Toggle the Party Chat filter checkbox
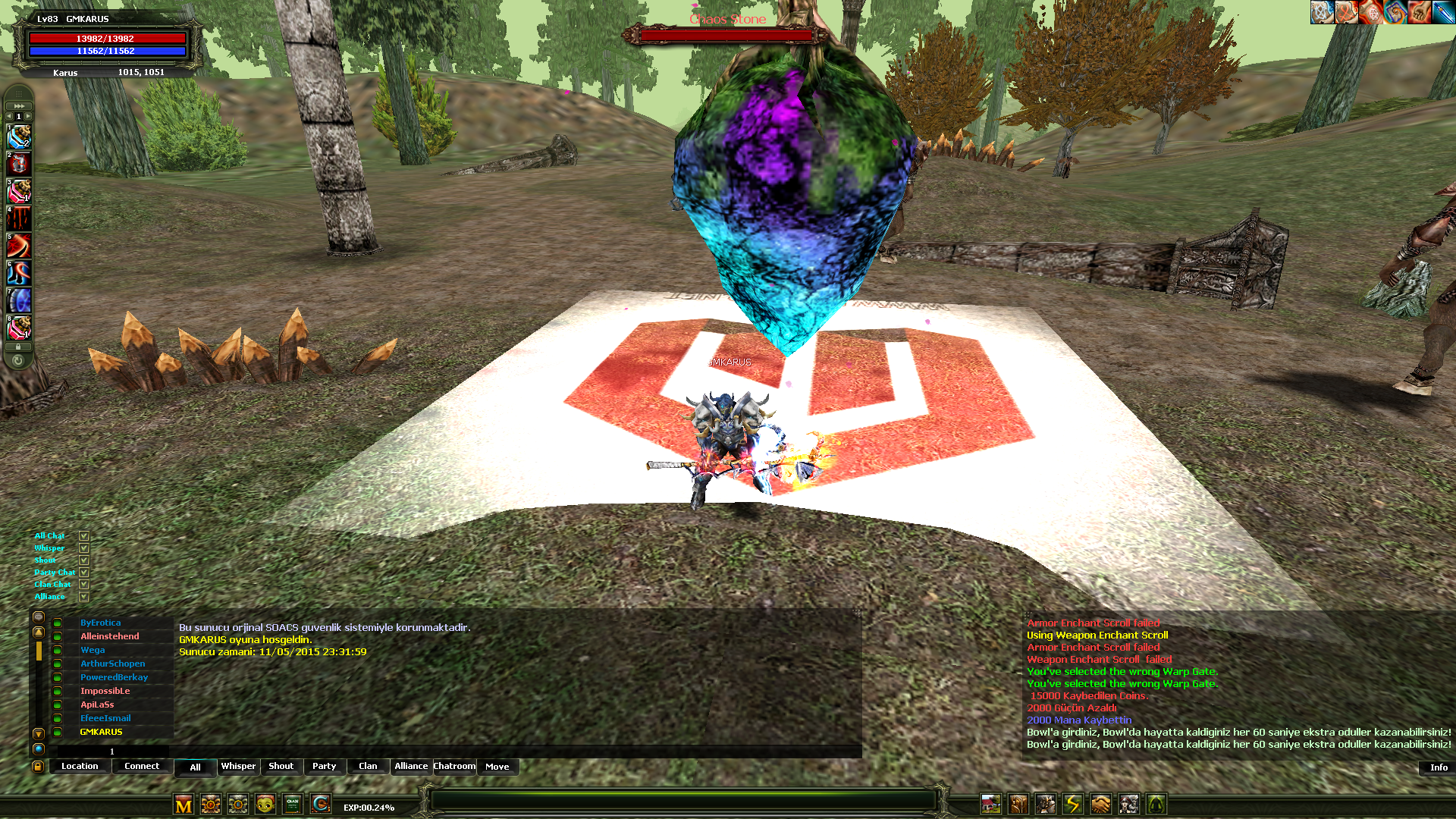Viewport: 1456px width, 819px height. pyautogui.click(x=84, y=573)
